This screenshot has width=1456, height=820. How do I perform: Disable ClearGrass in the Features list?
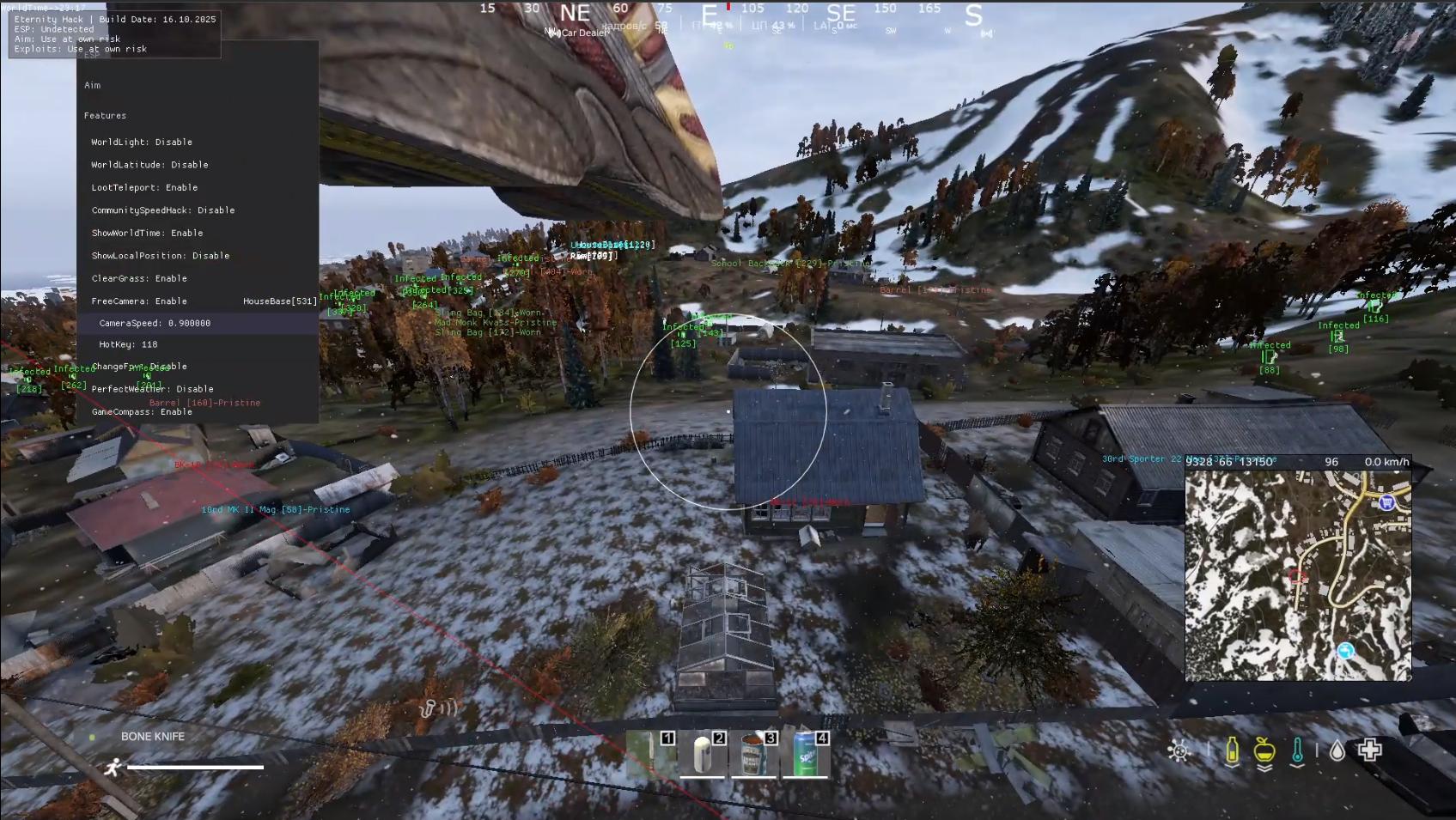[x=138, y=278]
